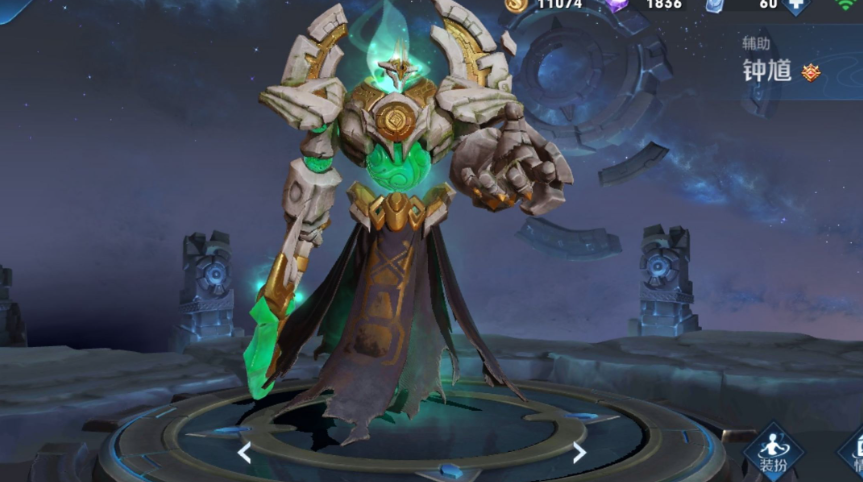Tap the blue plus to add currency
The image size is (863, 482).
point(796,4)
